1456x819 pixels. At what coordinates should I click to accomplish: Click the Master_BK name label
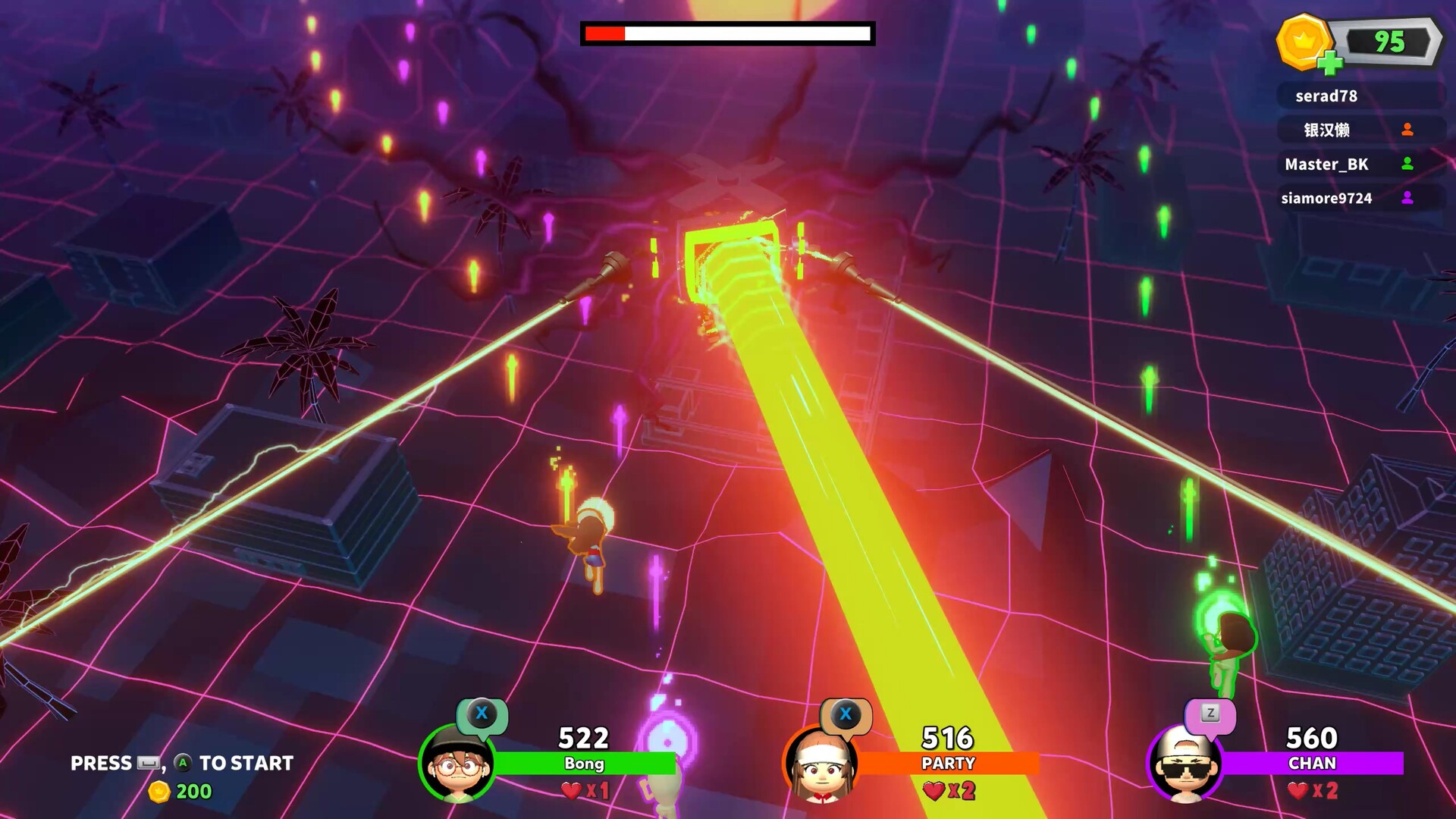pyautogui.click(x=1327, y=165)
